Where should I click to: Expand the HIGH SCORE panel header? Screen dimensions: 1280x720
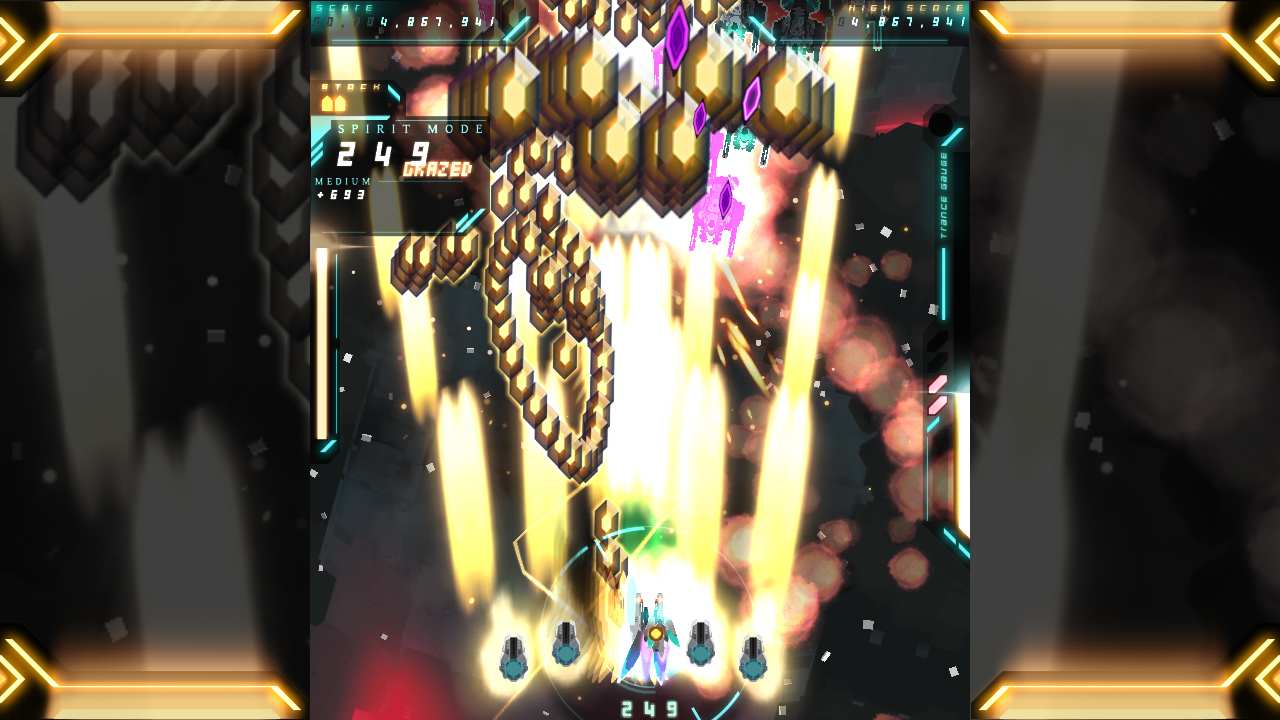pyautogui.click(x=905, y=8)
